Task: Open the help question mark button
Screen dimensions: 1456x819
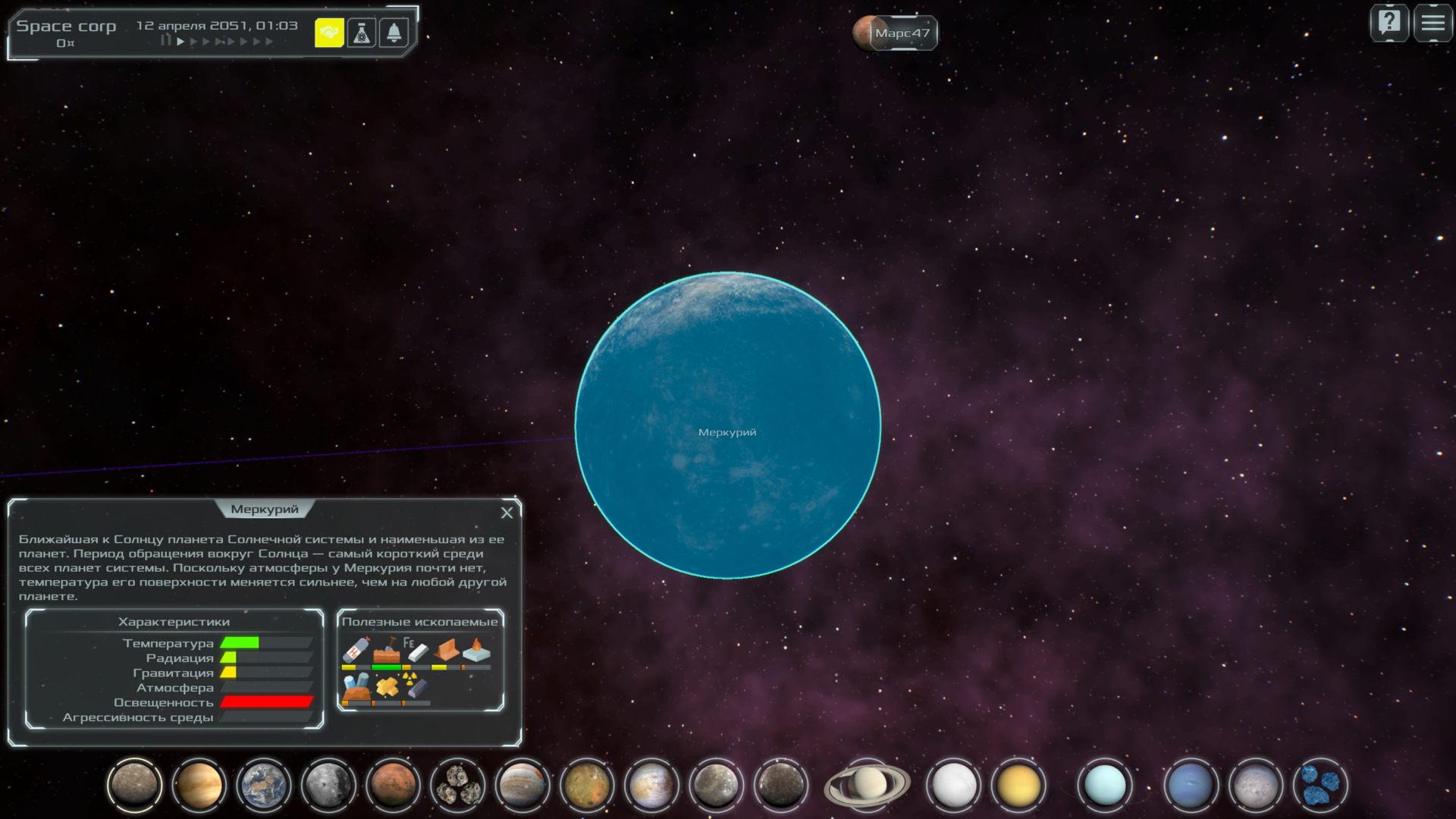Action: 1389,23
